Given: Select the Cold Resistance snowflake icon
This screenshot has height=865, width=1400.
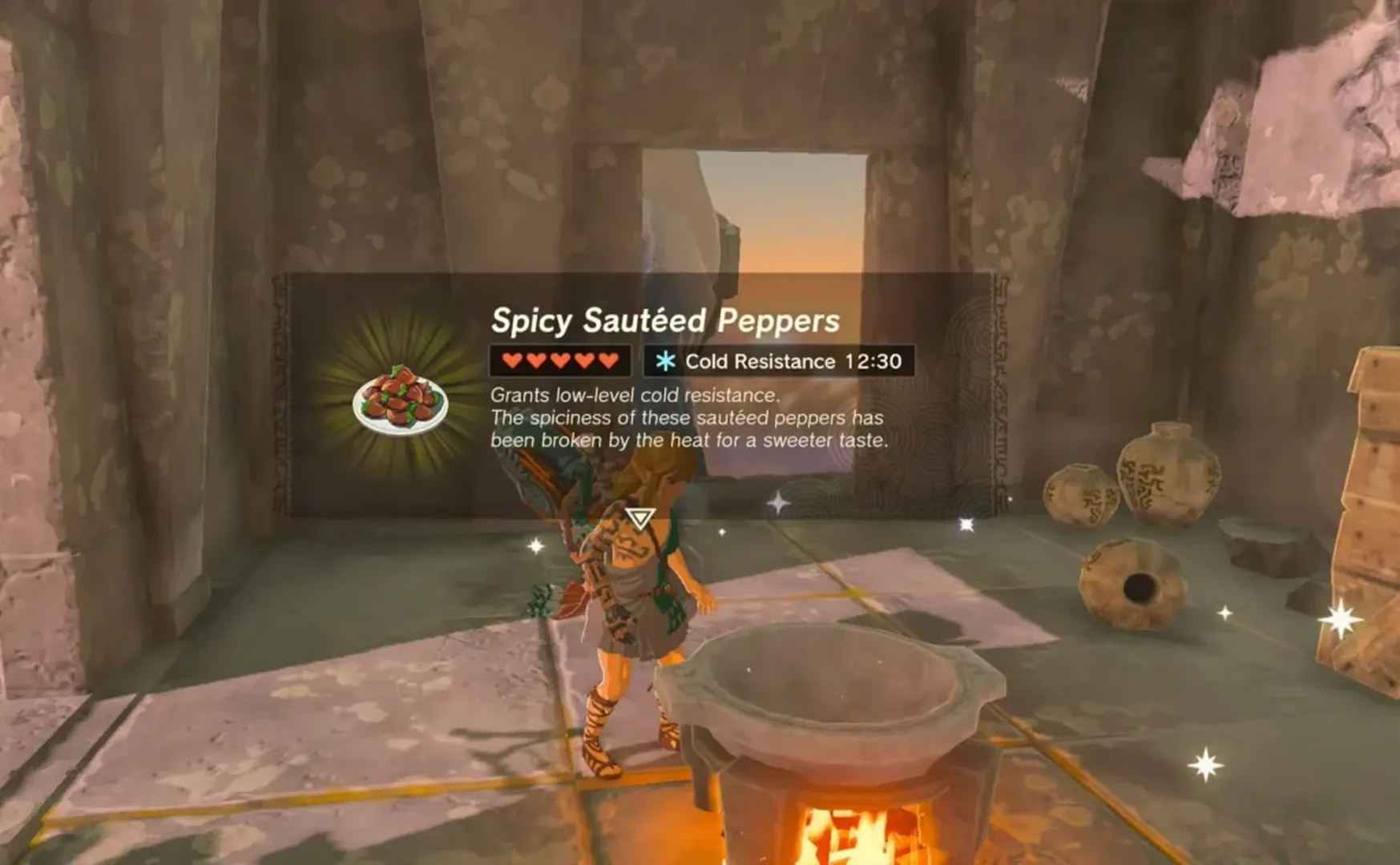Looking at the screenshot, I should pyautogui.click(x=665, y=361).
